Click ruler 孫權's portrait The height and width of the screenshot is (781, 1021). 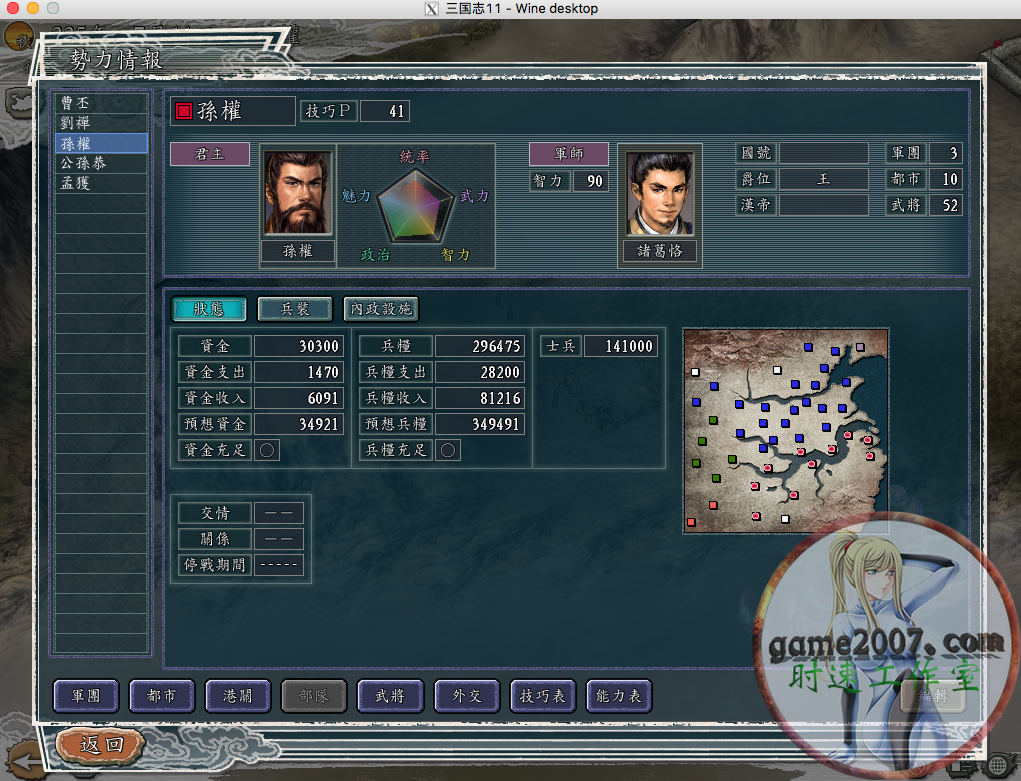tap(298, 193)
